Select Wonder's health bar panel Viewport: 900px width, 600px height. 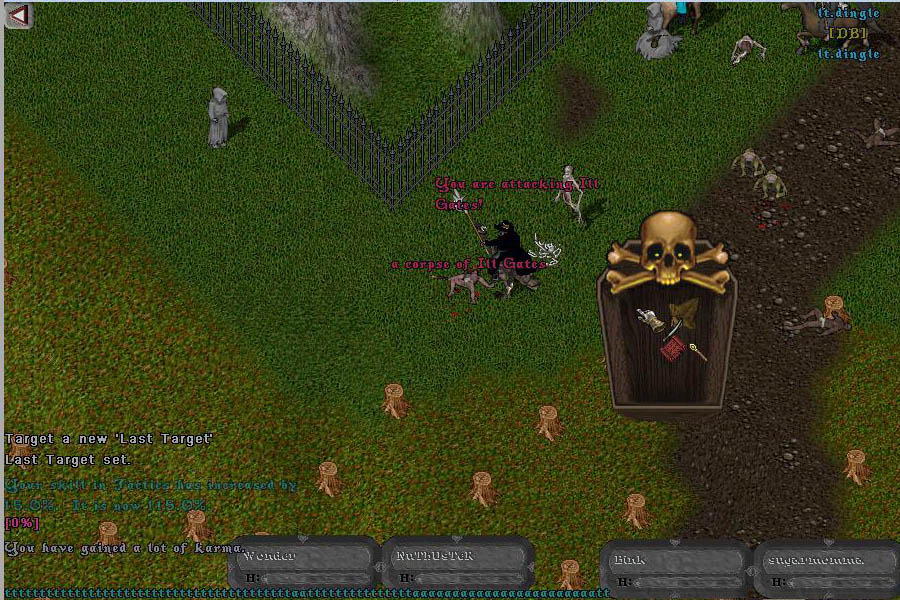[304, 564]
